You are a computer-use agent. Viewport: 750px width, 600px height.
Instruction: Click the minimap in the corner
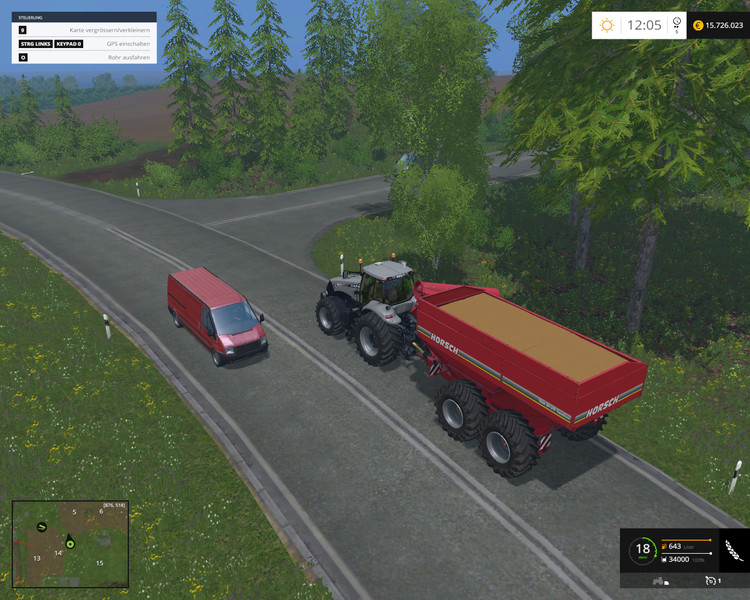point(70,544)
